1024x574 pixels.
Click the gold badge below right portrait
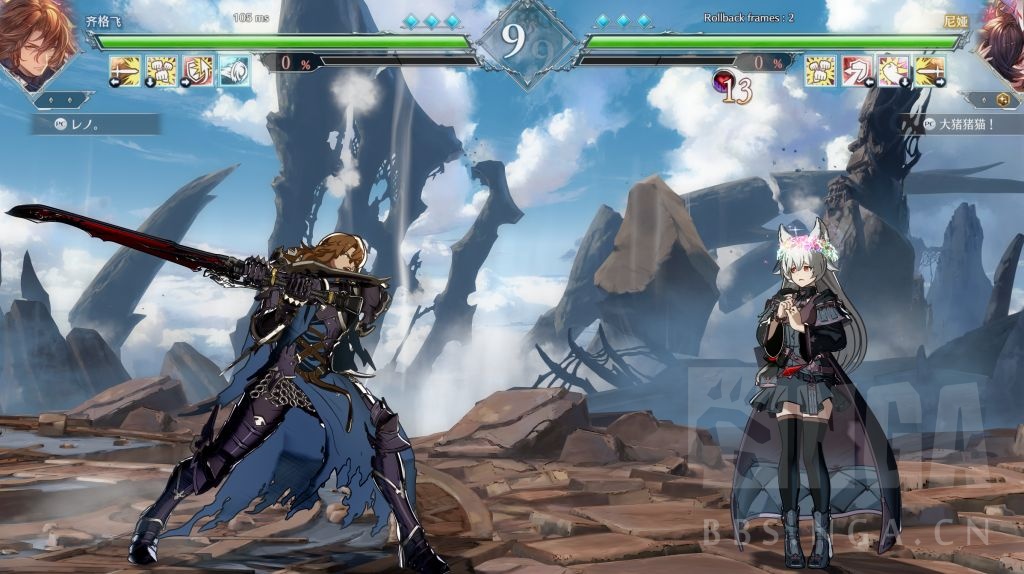coord(1001,100)
